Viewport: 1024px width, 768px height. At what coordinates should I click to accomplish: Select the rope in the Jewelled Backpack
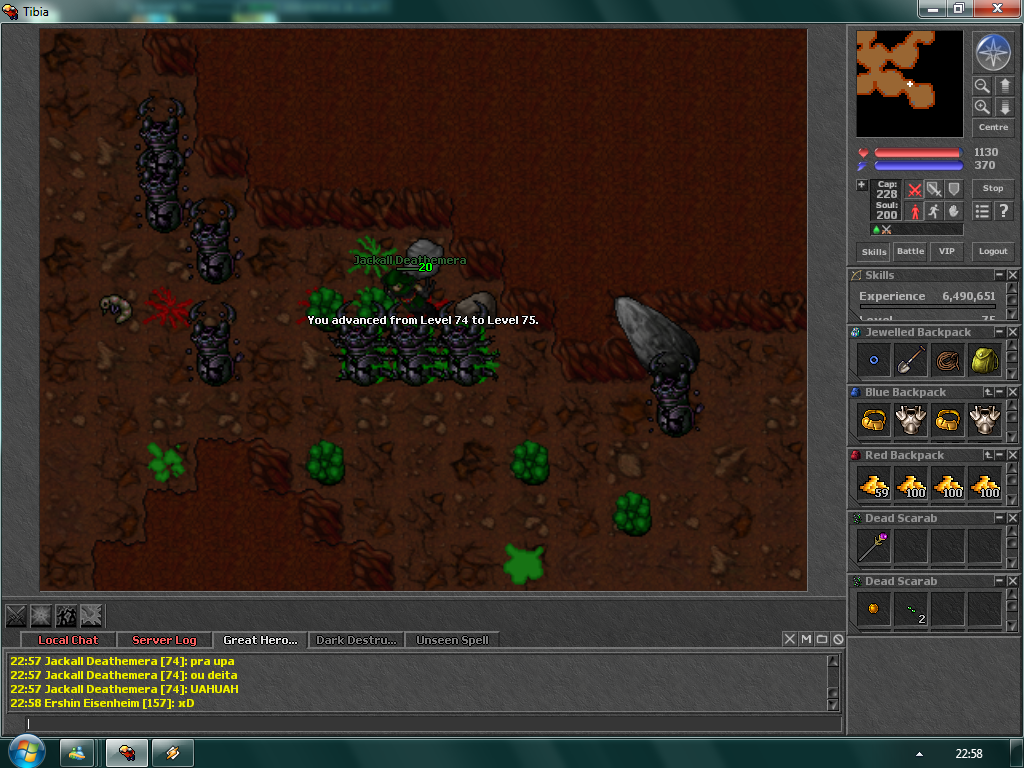tap(947, 360)
